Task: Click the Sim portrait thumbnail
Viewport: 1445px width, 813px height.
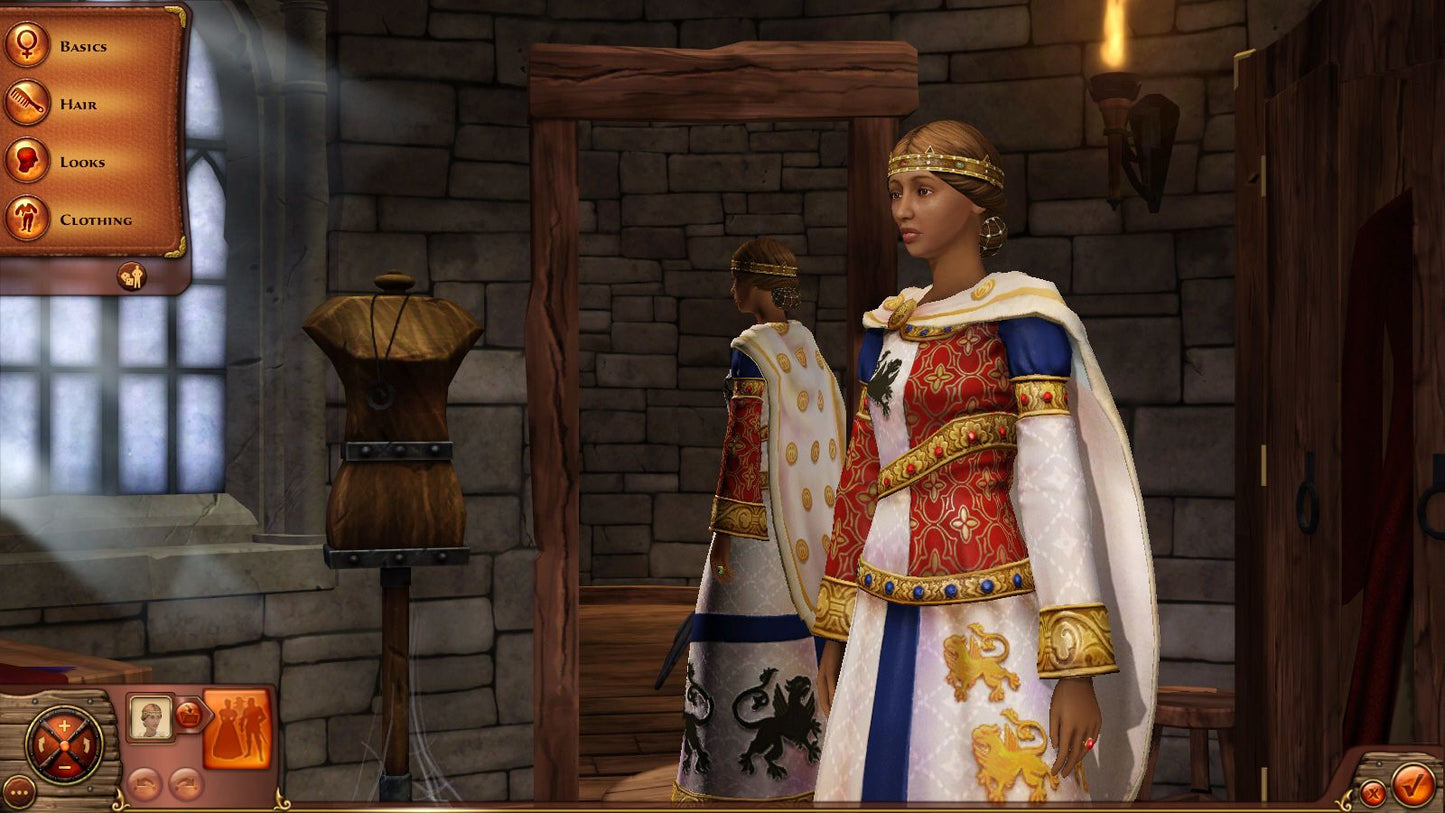Action: (x=151, y=717)
